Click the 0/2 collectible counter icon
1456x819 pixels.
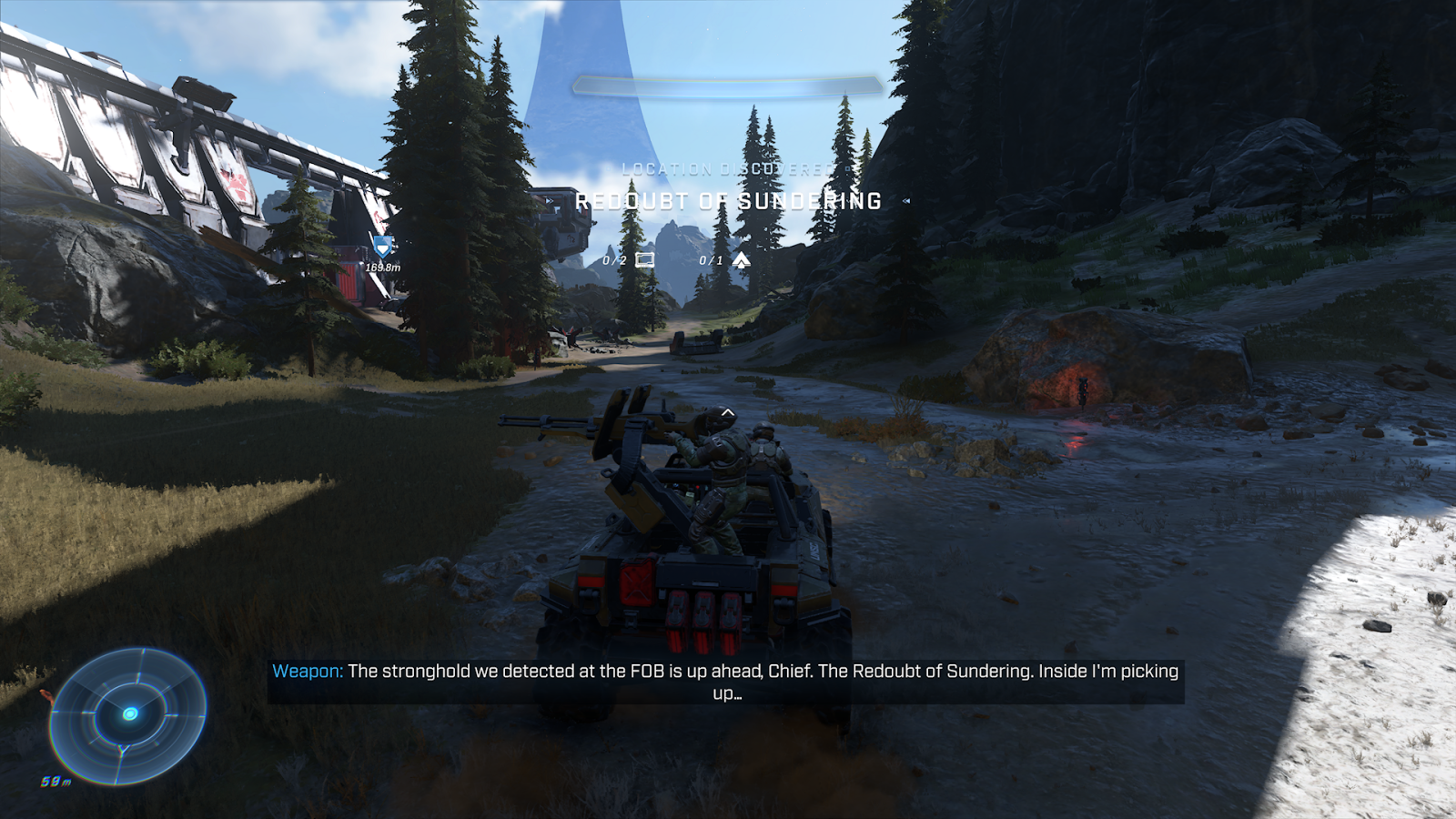pyautogui.click(x=644, y=260)
